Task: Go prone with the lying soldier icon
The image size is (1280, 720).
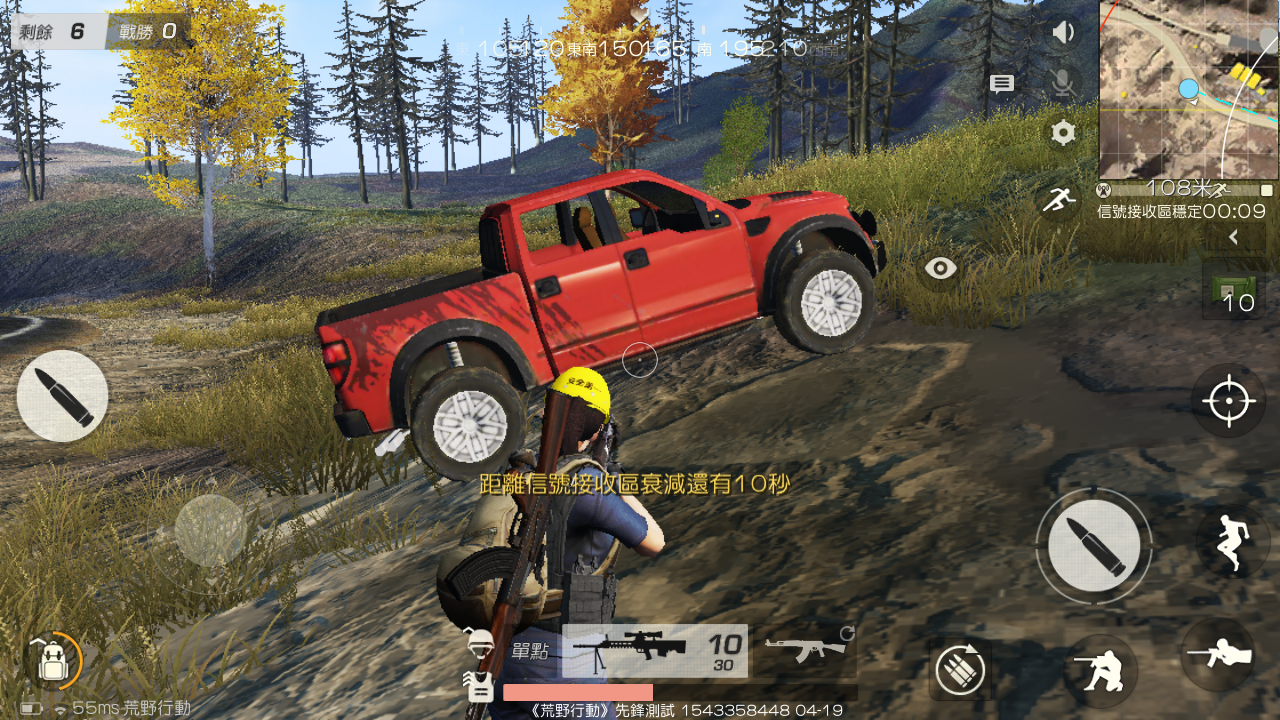Action: tap(1218, 655)
